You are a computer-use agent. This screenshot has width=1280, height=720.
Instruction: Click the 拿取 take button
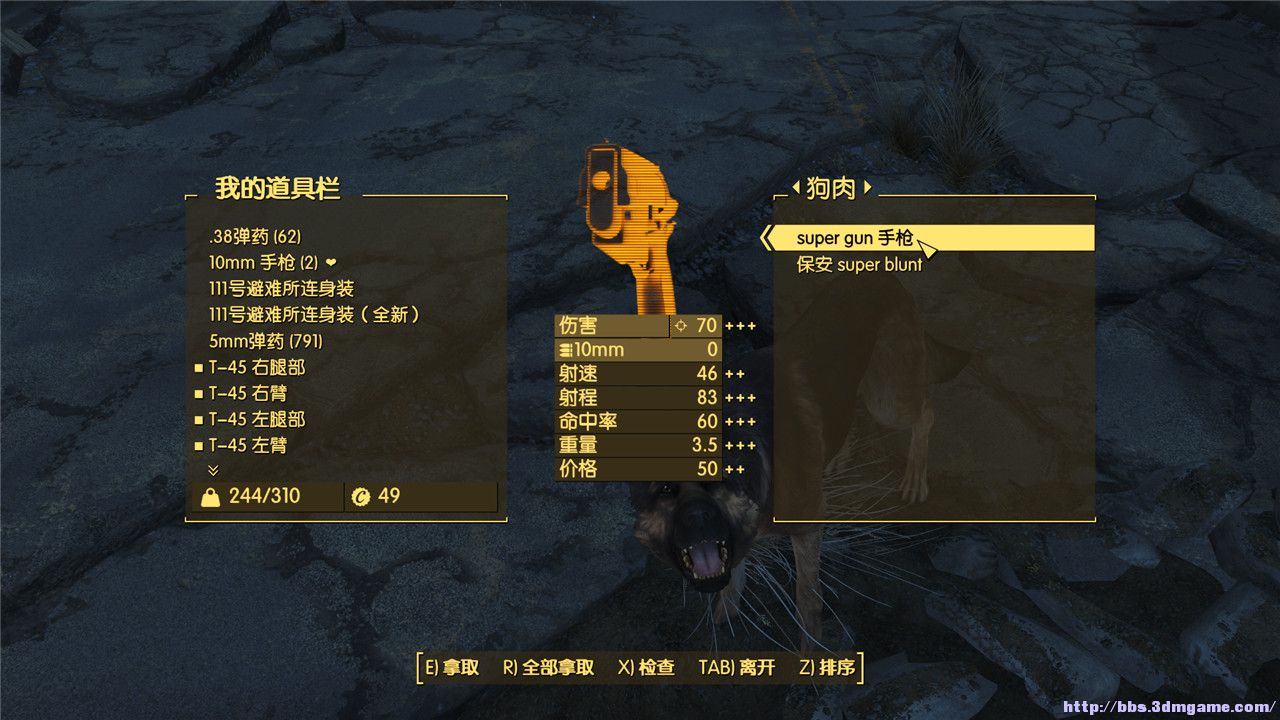point(452,668)
